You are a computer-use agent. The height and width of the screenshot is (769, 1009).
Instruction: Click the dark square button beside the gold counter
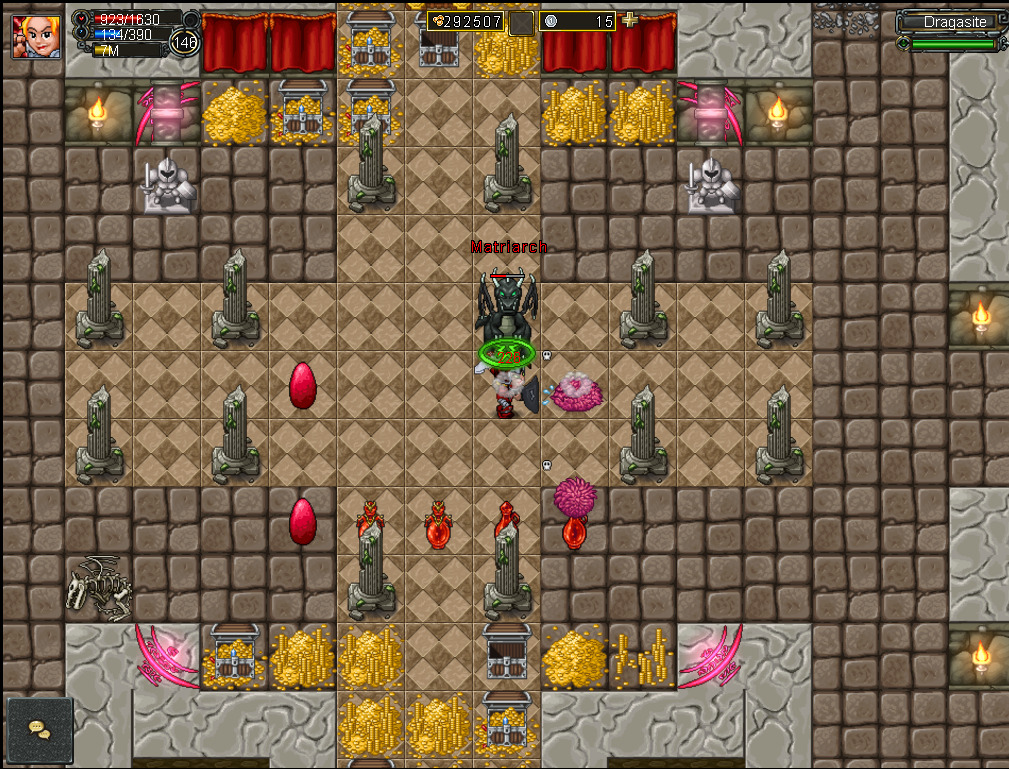click(521, 22)
